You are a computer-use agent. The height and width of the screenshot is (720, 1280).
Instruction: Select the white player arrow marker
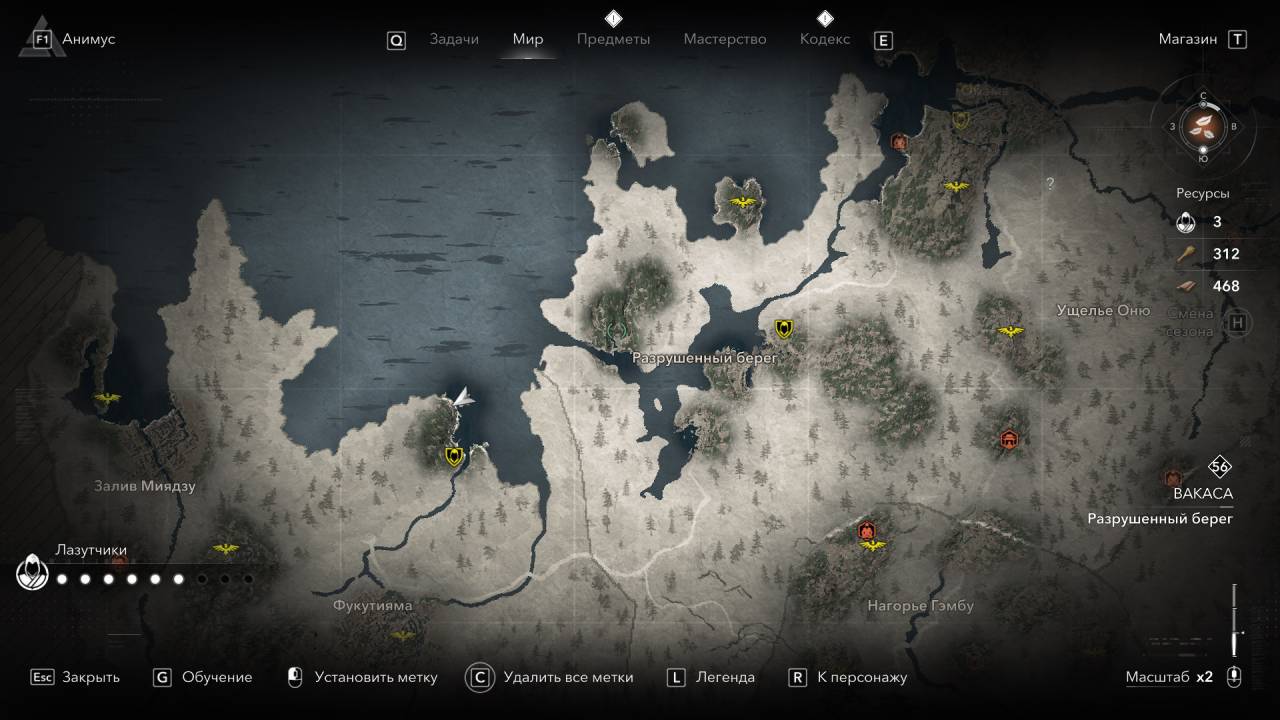(x=460, y=398)
